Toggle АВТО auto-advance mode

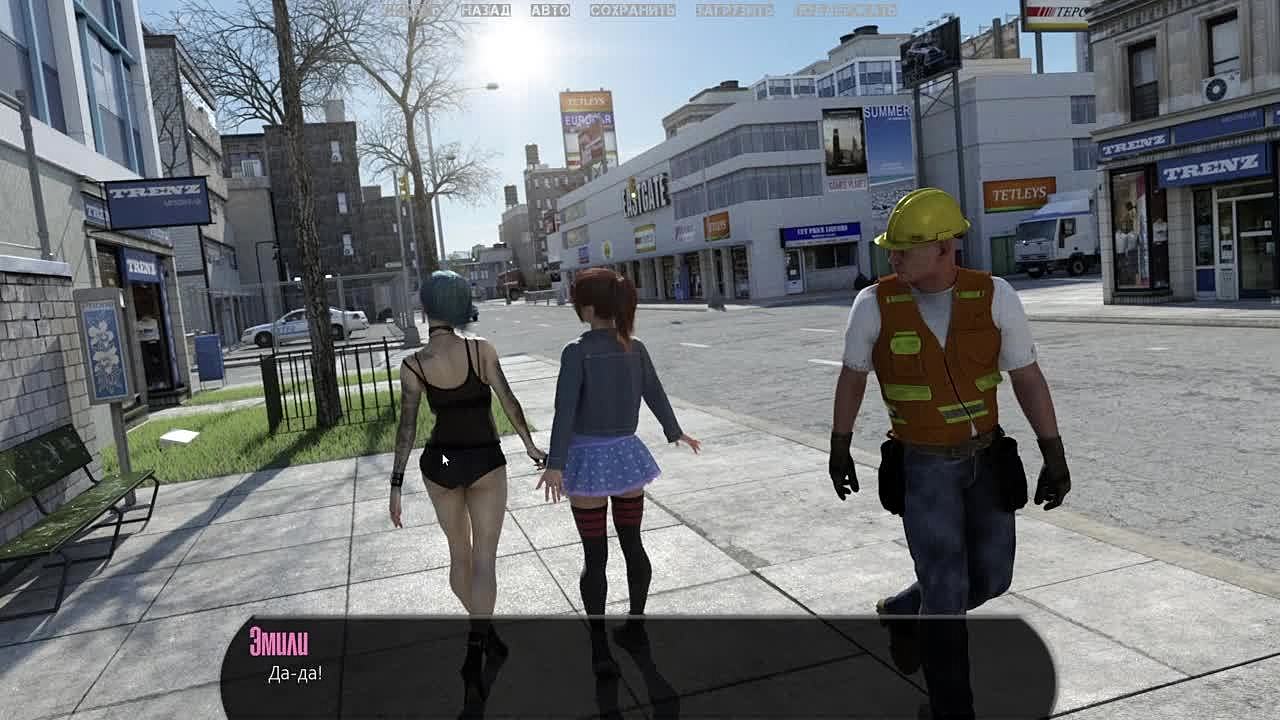tap(550, 10)
